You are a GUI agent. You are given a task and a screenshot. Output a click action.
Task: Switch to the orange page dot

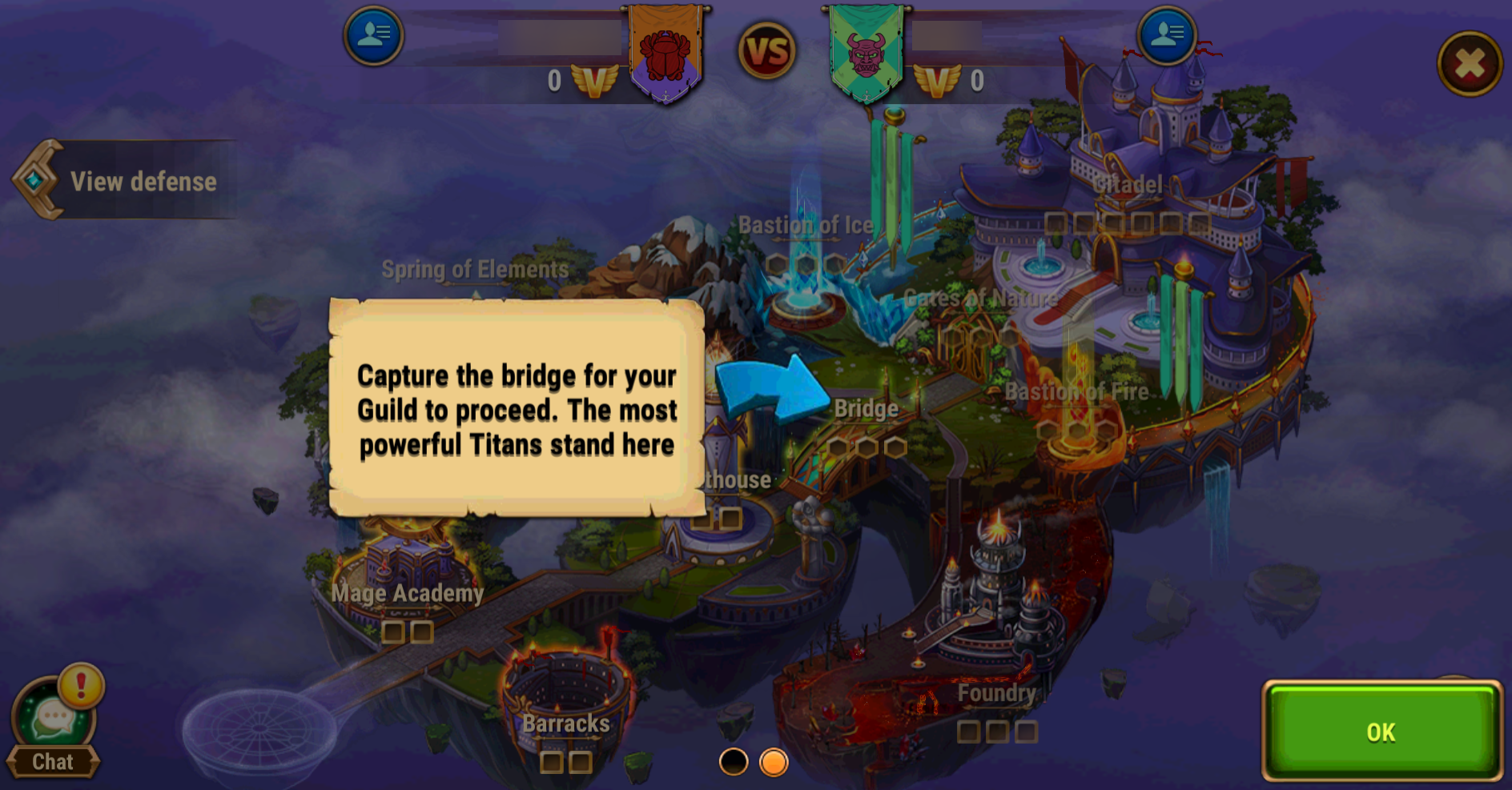point(774,762)
